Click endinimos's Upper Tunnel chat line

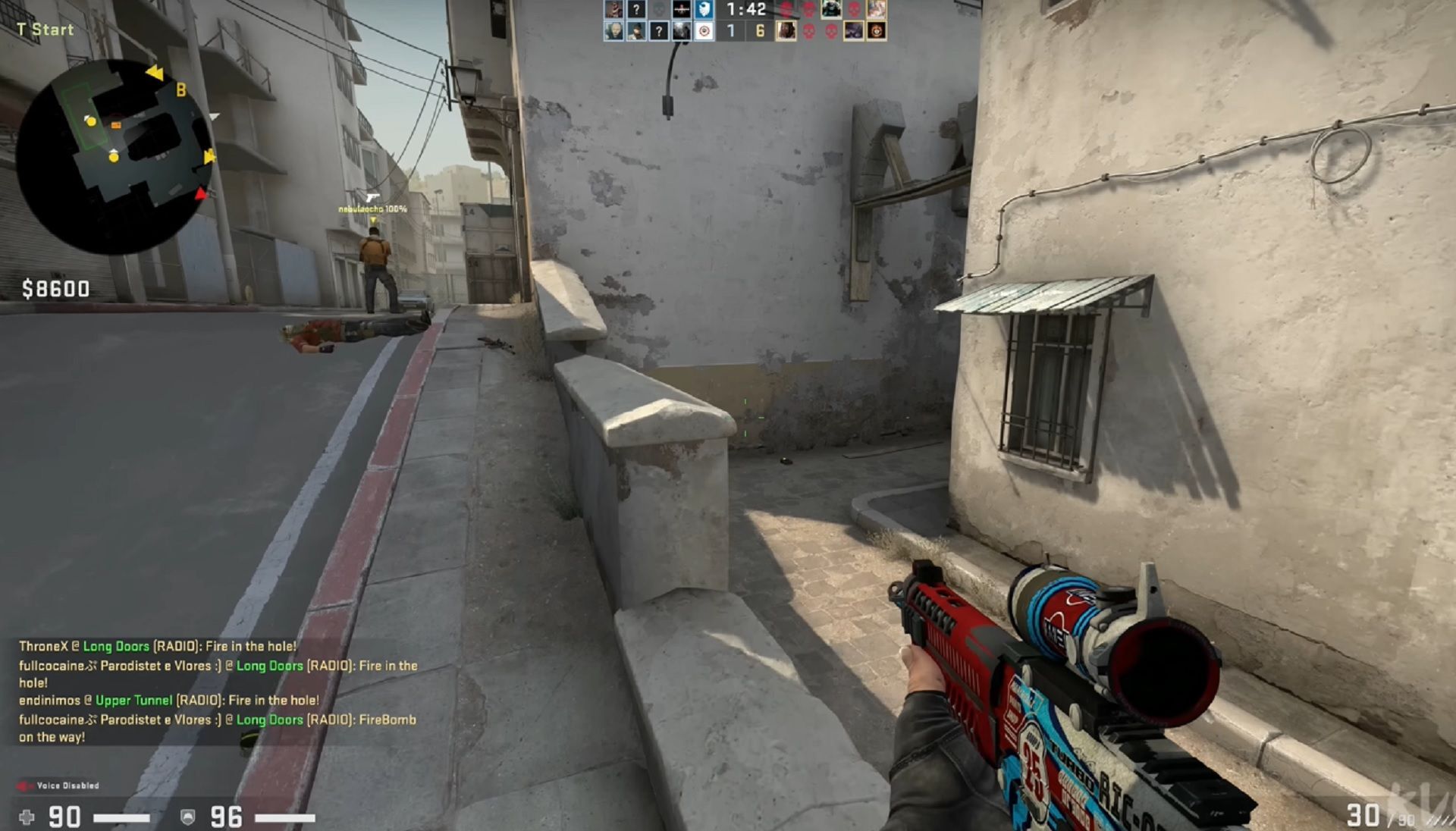tap(168, 700)
